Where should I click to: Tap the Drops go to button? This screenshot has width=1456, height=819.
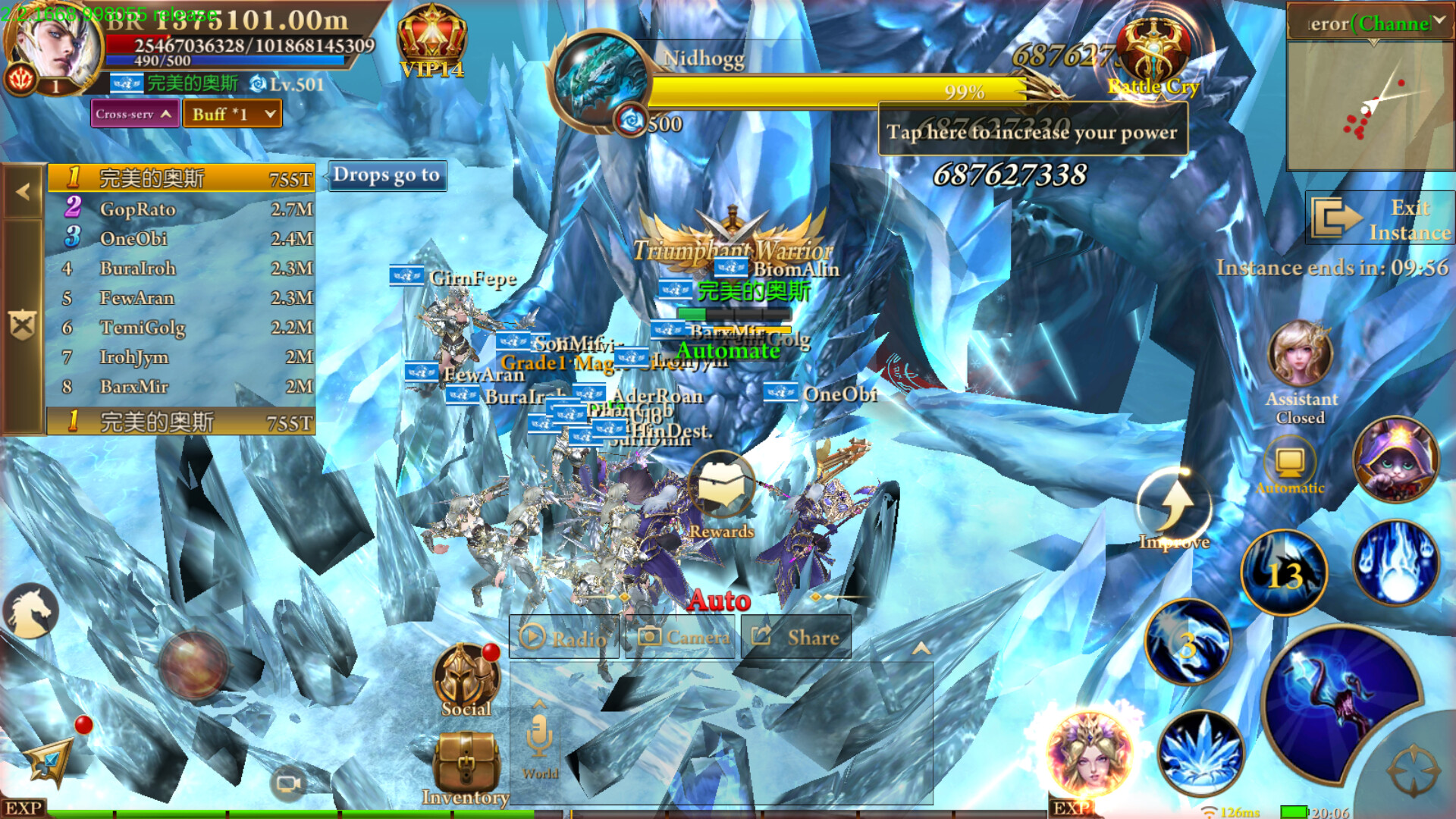click(387, 175)
